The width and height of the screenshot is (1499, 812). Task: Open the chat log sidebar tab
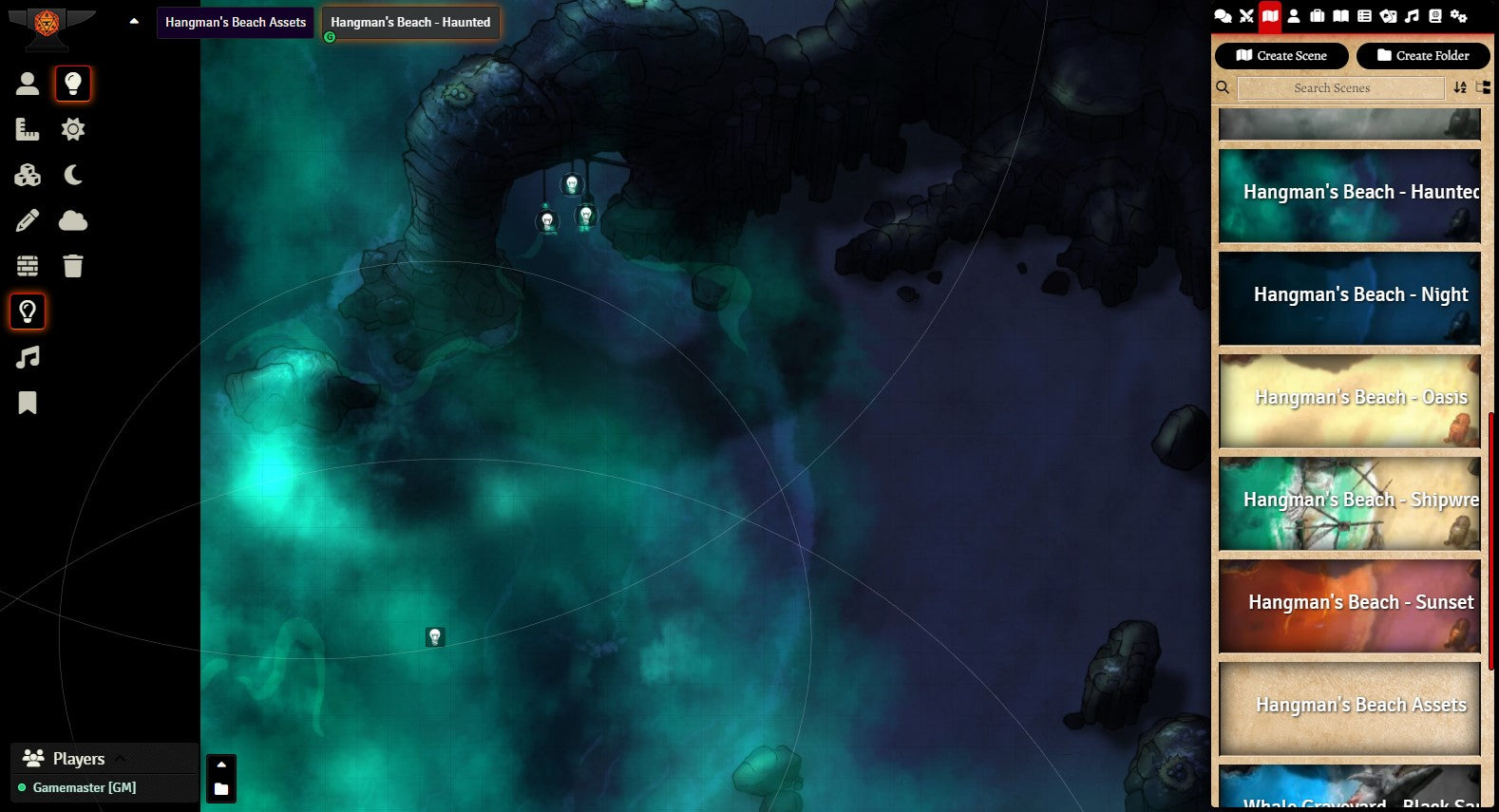coord(1223,16)
